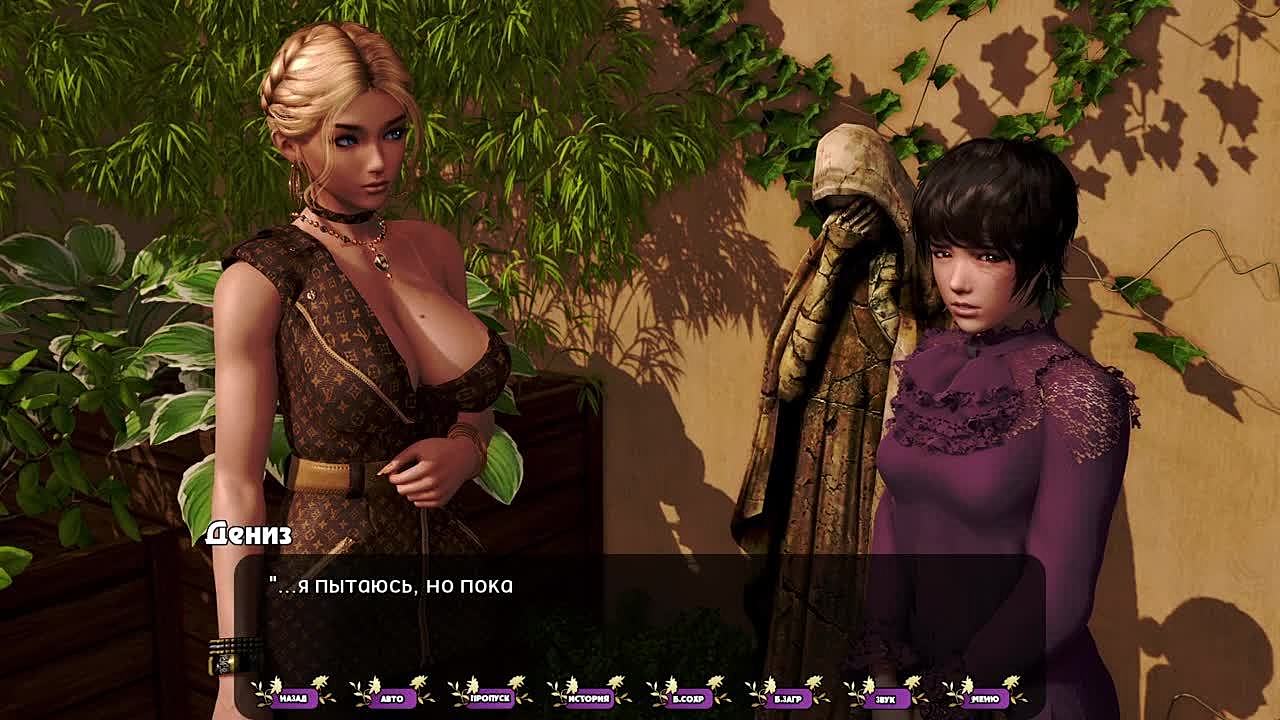The image size is (1280, 720).
Task: Quick load with the Б.Загр button
Action: pos(788,697)
